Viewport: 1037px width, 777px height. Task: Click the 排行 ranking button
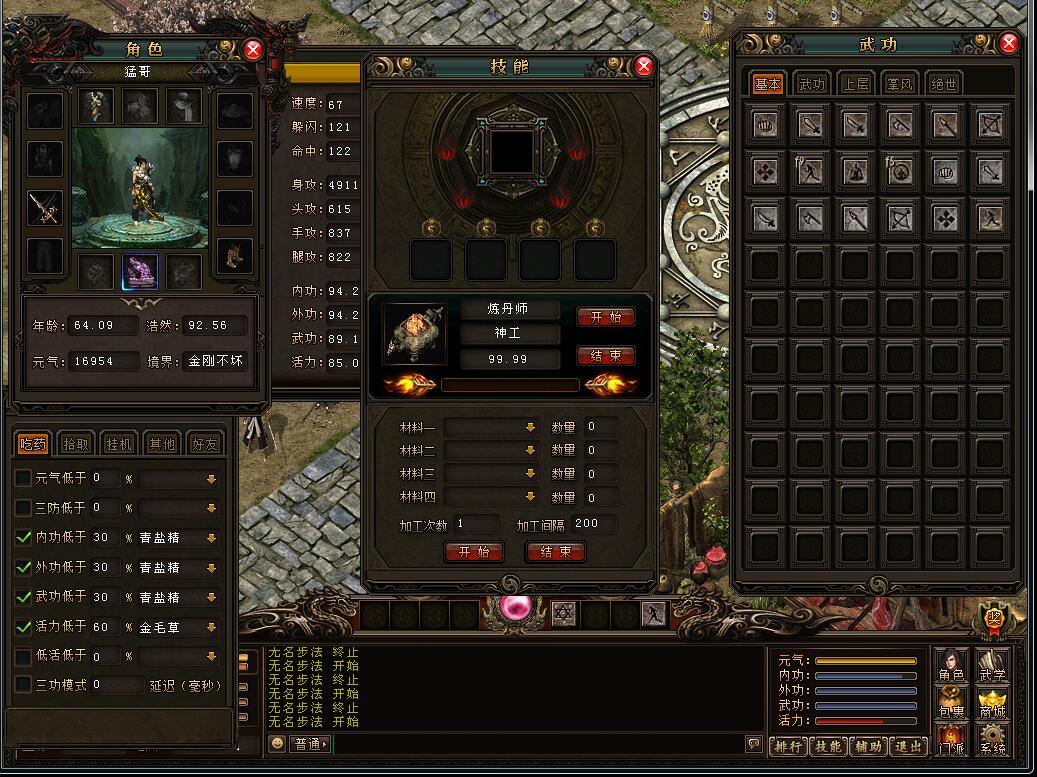(788, 746)
